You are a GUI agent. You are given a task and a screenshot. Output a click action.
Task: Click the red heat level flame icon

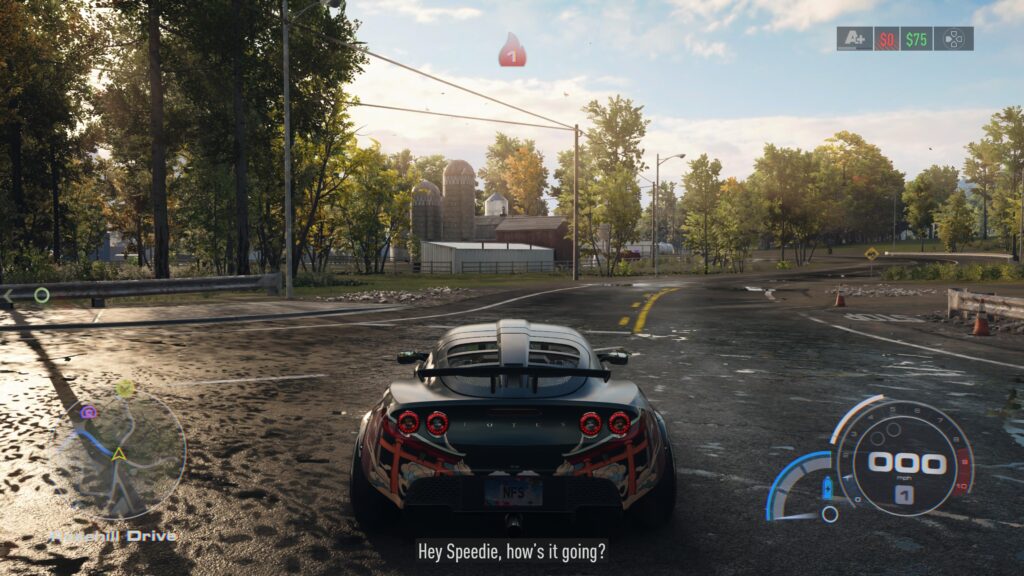point(512,50)
